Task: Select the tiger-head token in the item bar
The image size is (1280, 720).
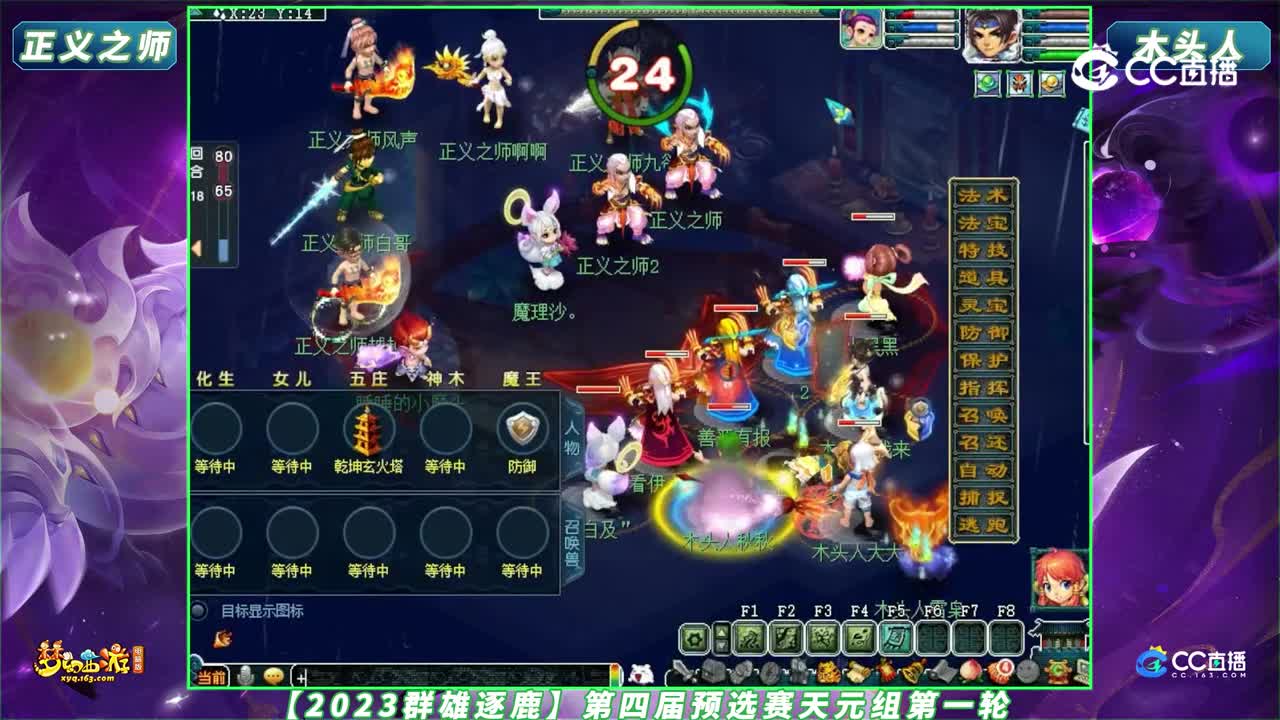Action: point(825,671)
